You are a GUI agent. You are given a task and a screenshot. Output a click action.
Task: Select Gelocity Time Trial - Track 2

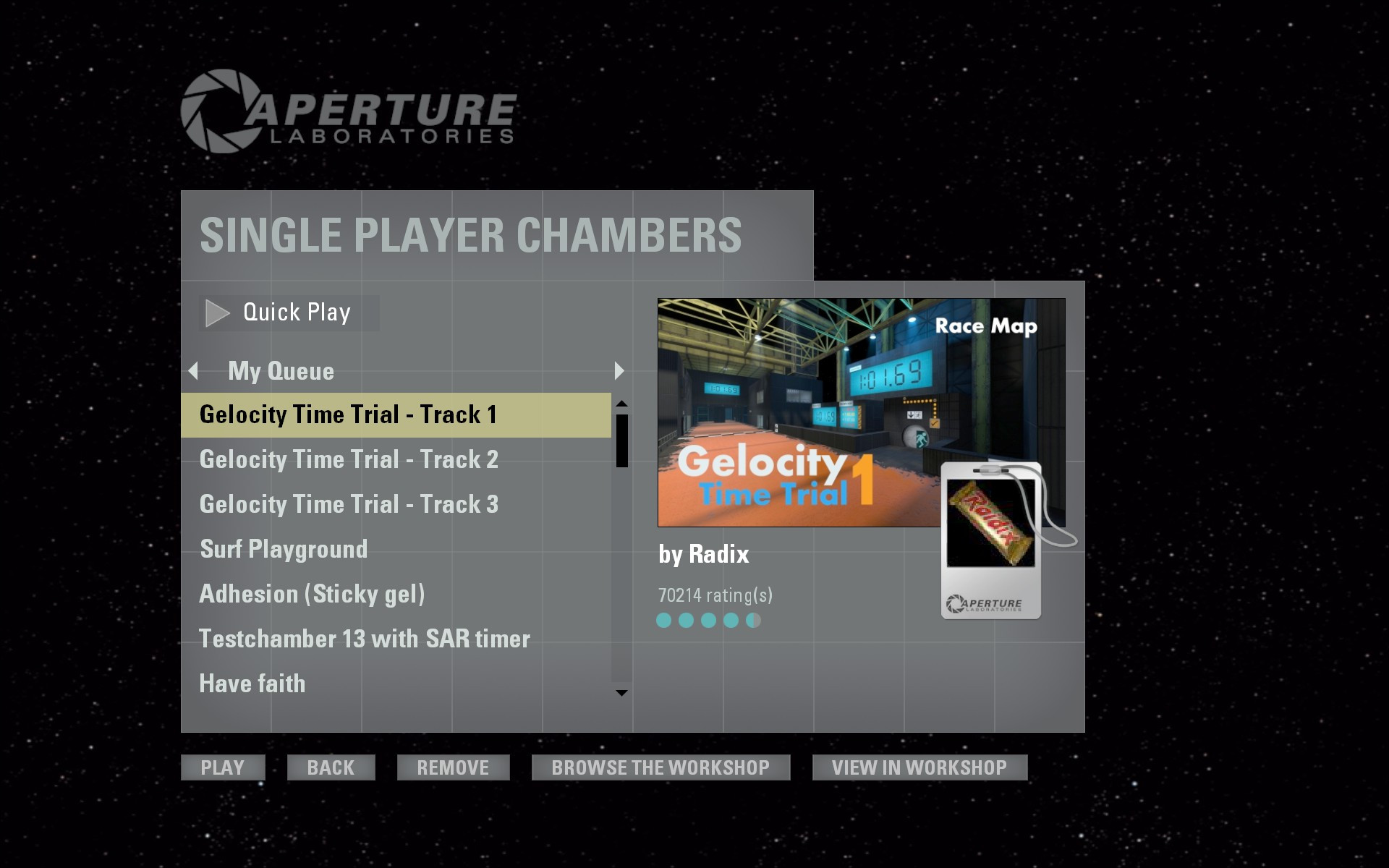click(350, 459)
